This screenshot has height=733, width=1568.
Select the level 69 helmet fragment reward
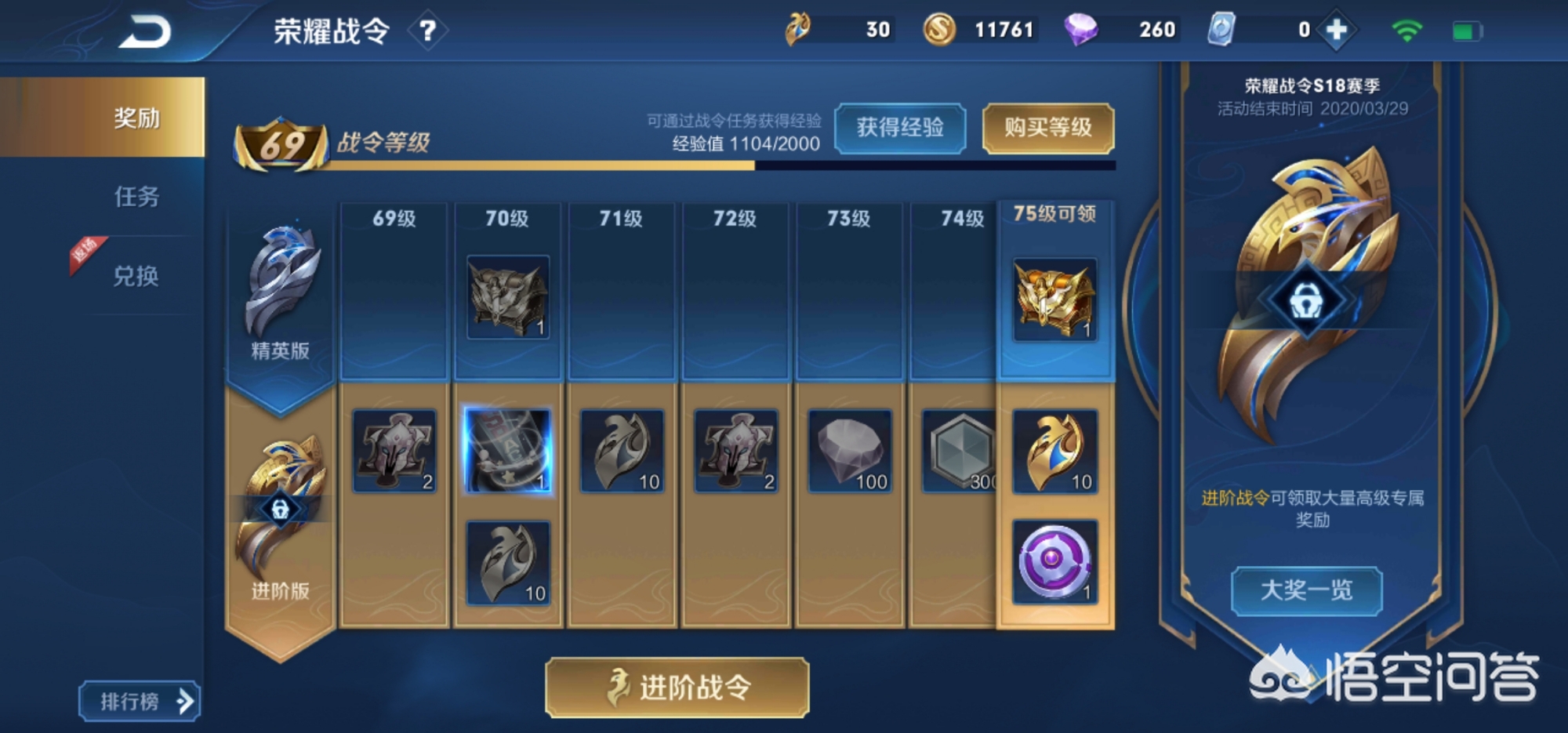(x=394, y=451)
